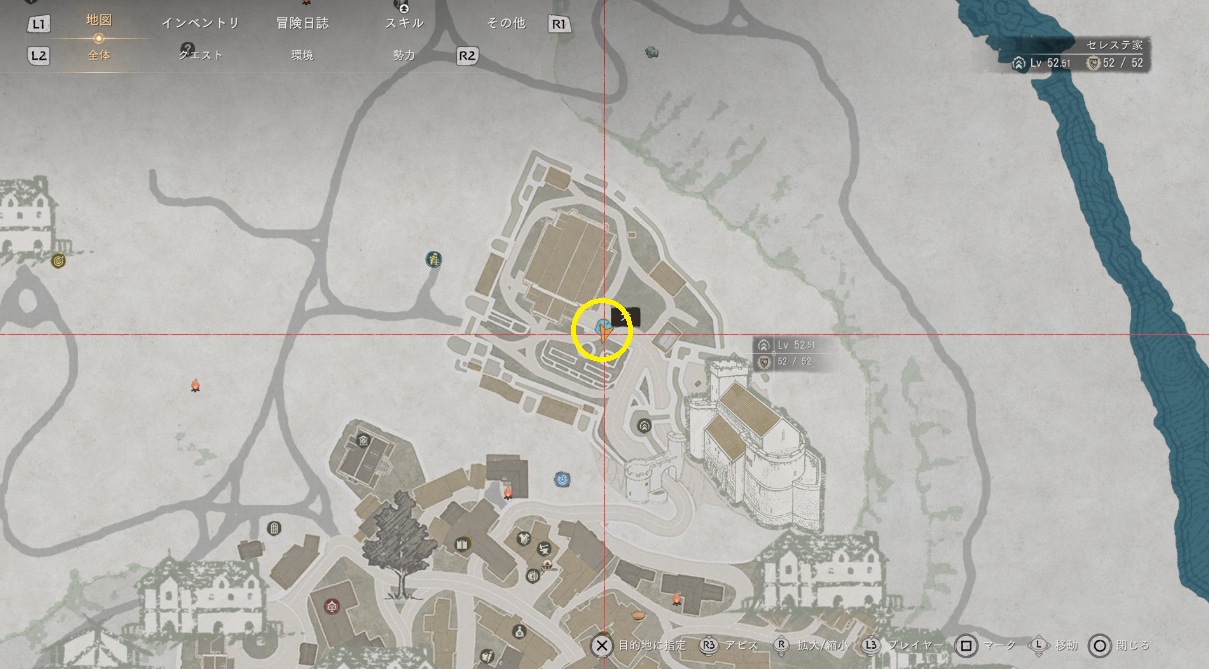The image size is (1209, 669).
Task: Select the teal round marker west of the compound
Action: tap(434, 260)
